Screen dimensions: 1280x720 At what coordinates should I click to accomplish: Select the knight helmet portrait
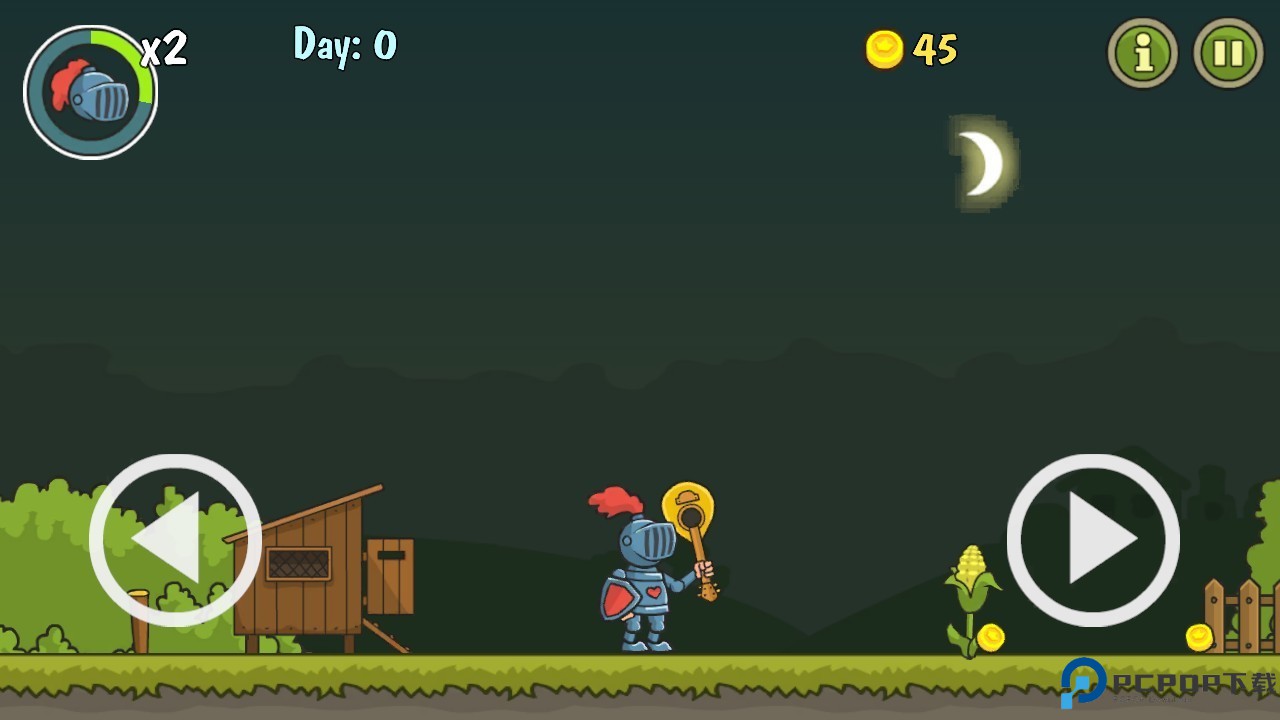(90, 93)
